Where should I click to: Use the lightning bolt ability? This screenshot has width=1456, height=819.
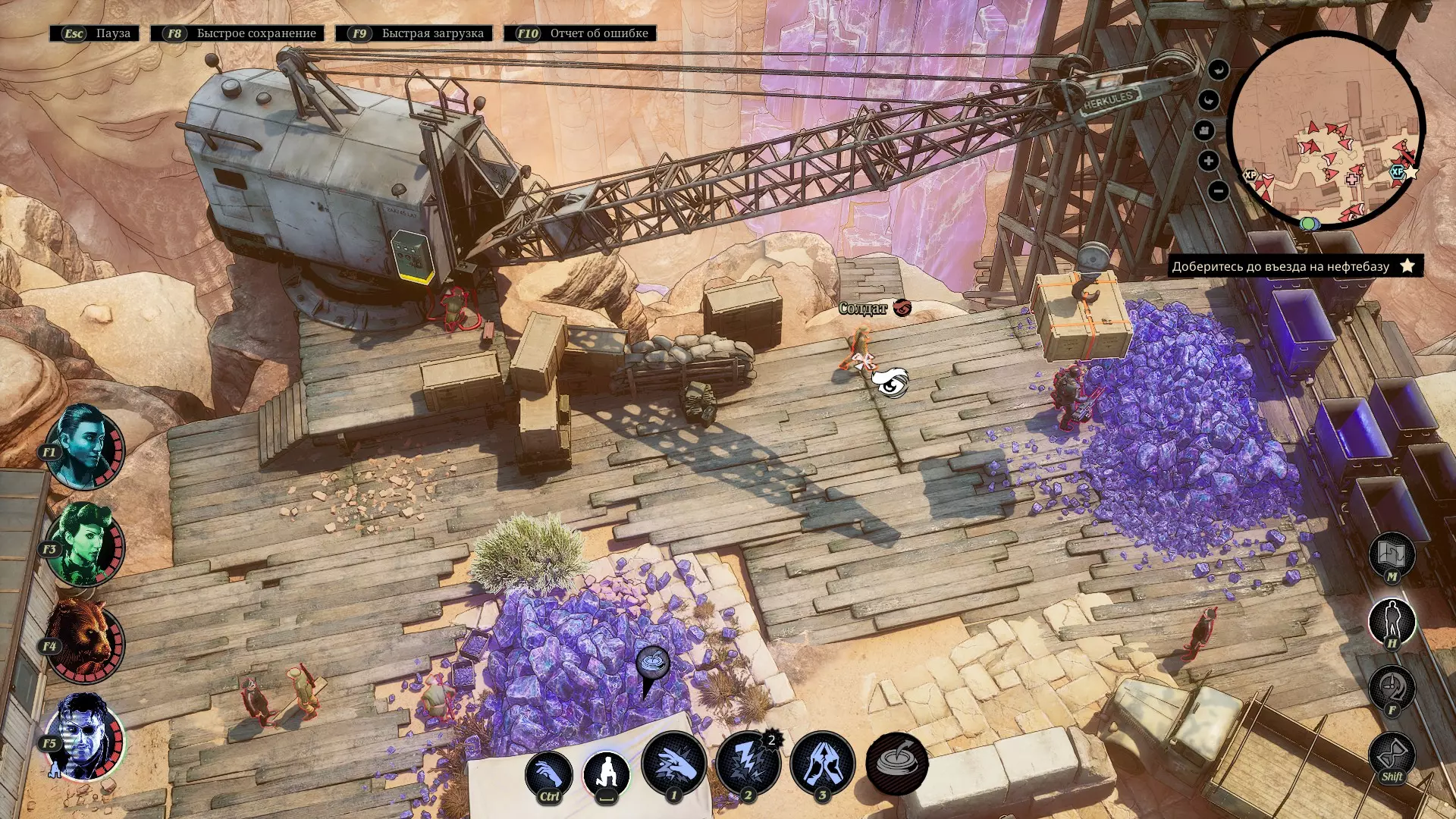(x=748, y=764)
